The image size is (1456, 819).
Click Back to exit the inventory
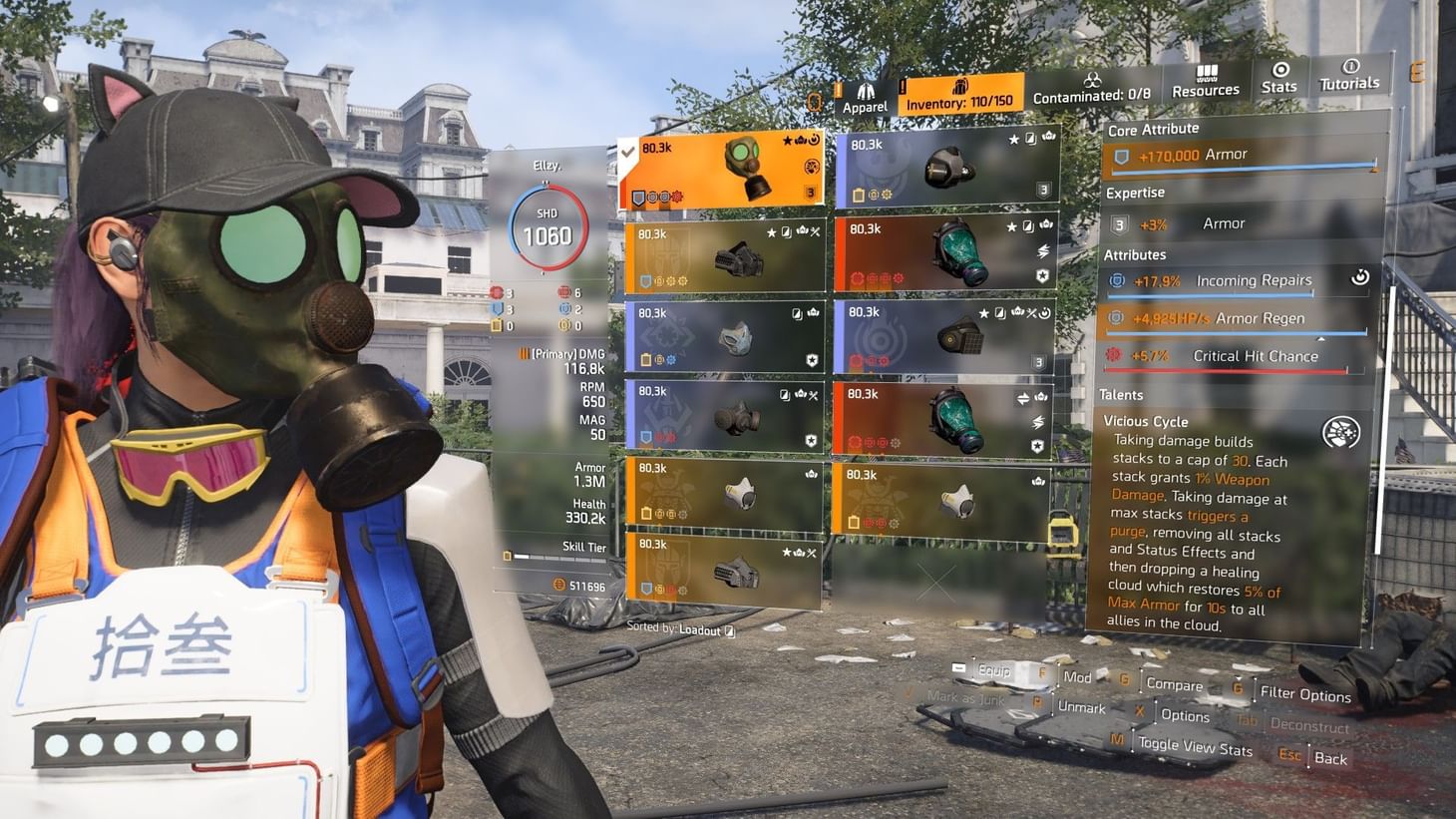click(x=1330, y=757)
